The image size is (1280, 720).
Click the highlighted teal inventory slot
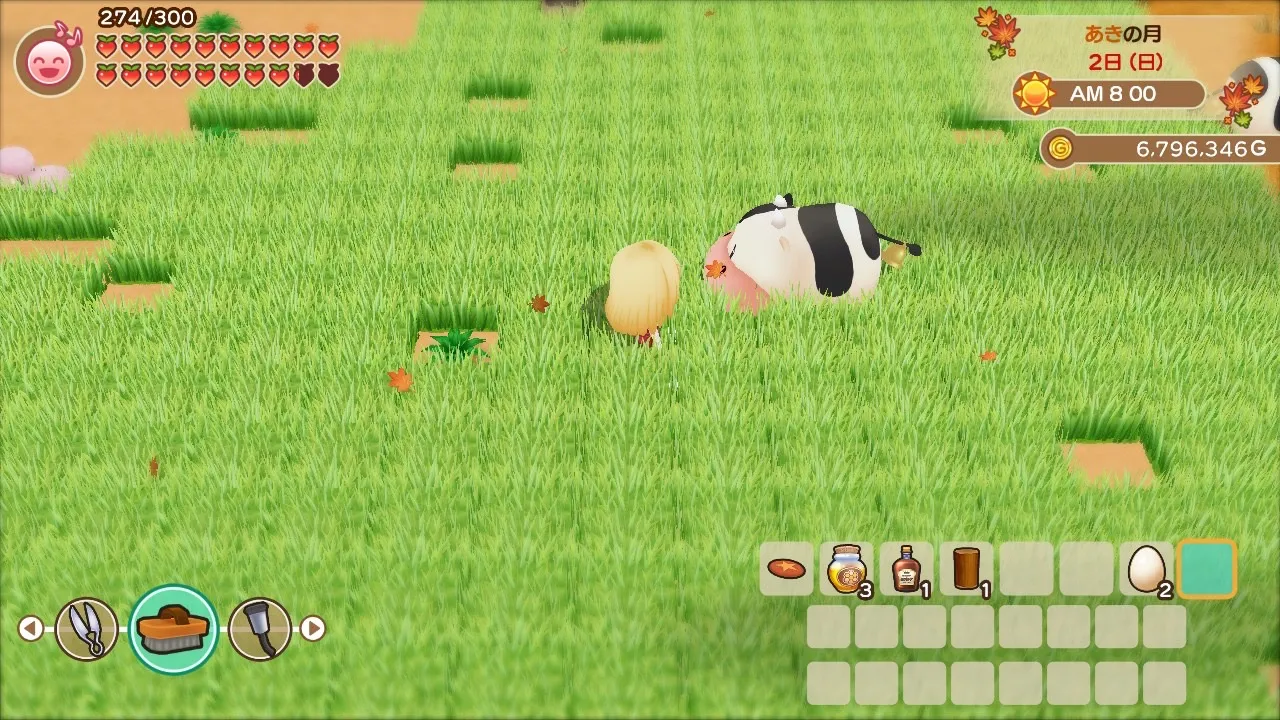[x=1207, y=569]
